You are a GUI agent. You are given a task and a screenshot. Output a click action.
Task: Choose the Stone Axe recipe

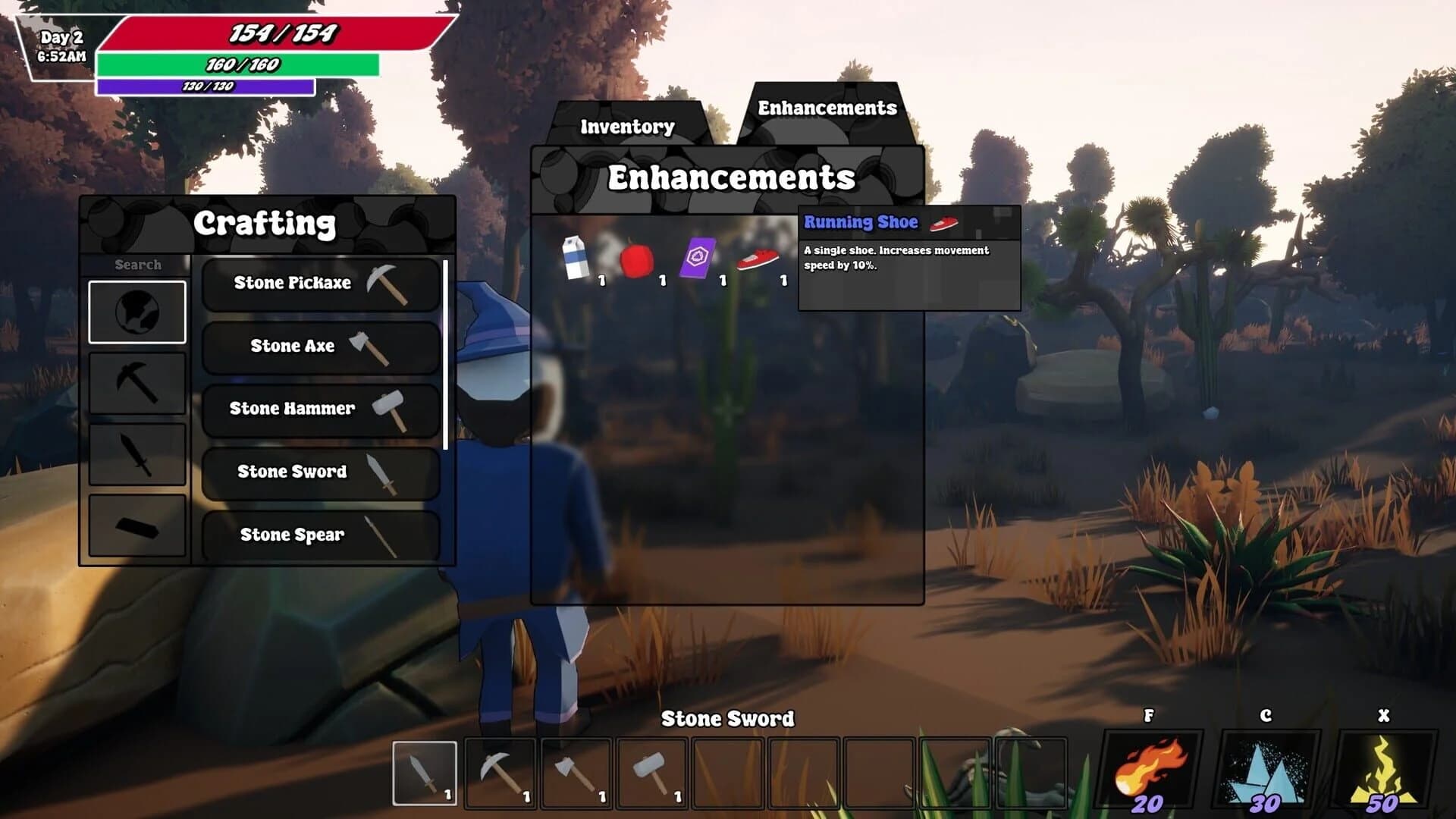click(319, 346)
